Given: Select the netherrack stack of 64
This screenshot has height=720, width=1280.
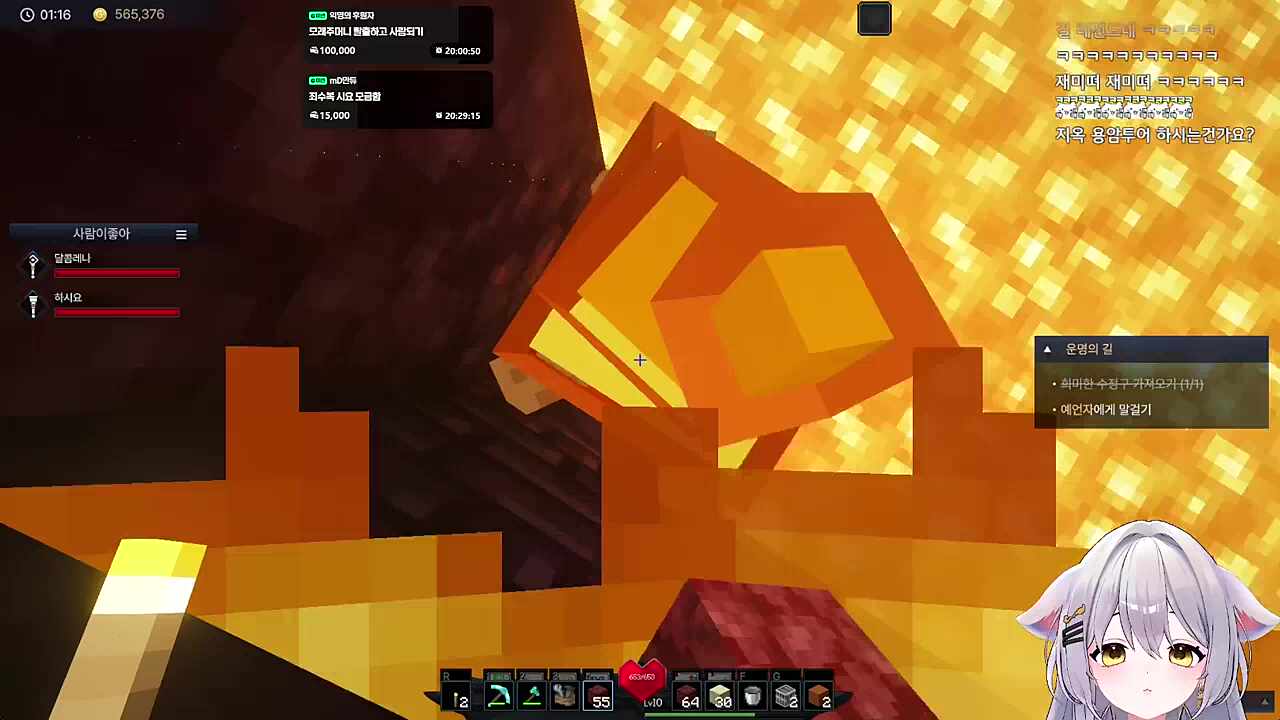Looking at the screenshot, I should (688, 697).
